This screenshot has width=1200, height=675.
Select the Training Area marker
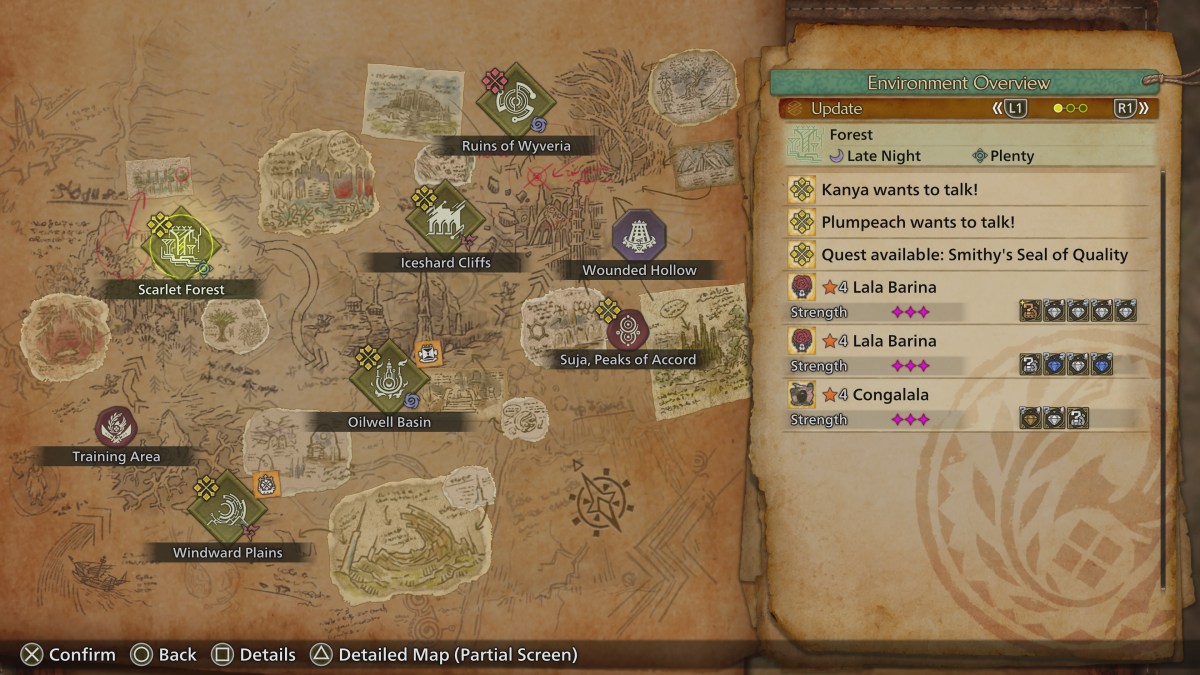[116, 428]
